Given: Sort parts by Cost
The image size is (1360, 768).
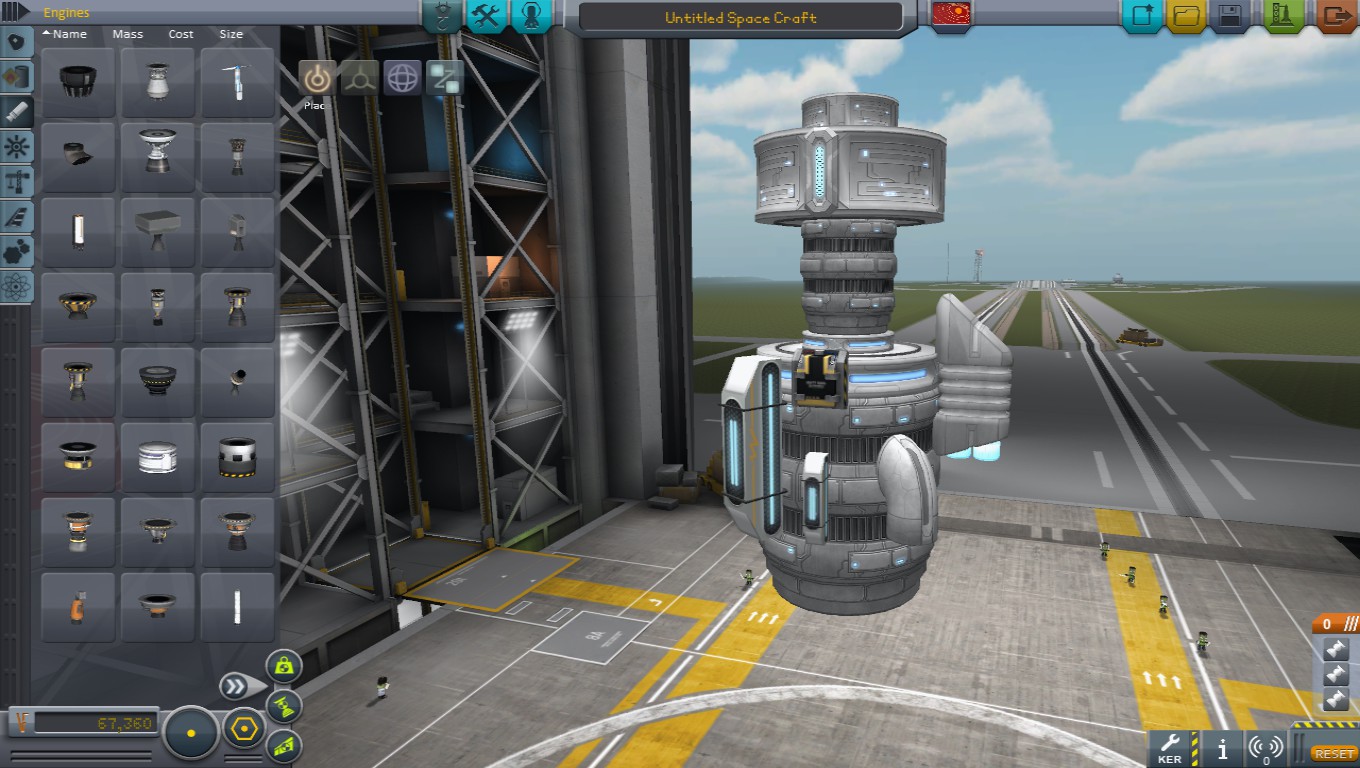Looking at the screenshot, I should [181, 34].
